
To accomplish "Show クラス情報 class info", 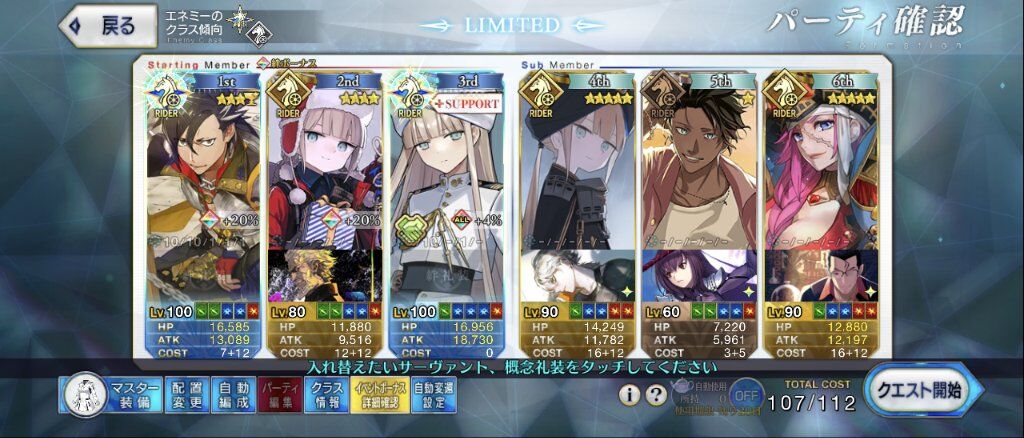I will (326, 395).
